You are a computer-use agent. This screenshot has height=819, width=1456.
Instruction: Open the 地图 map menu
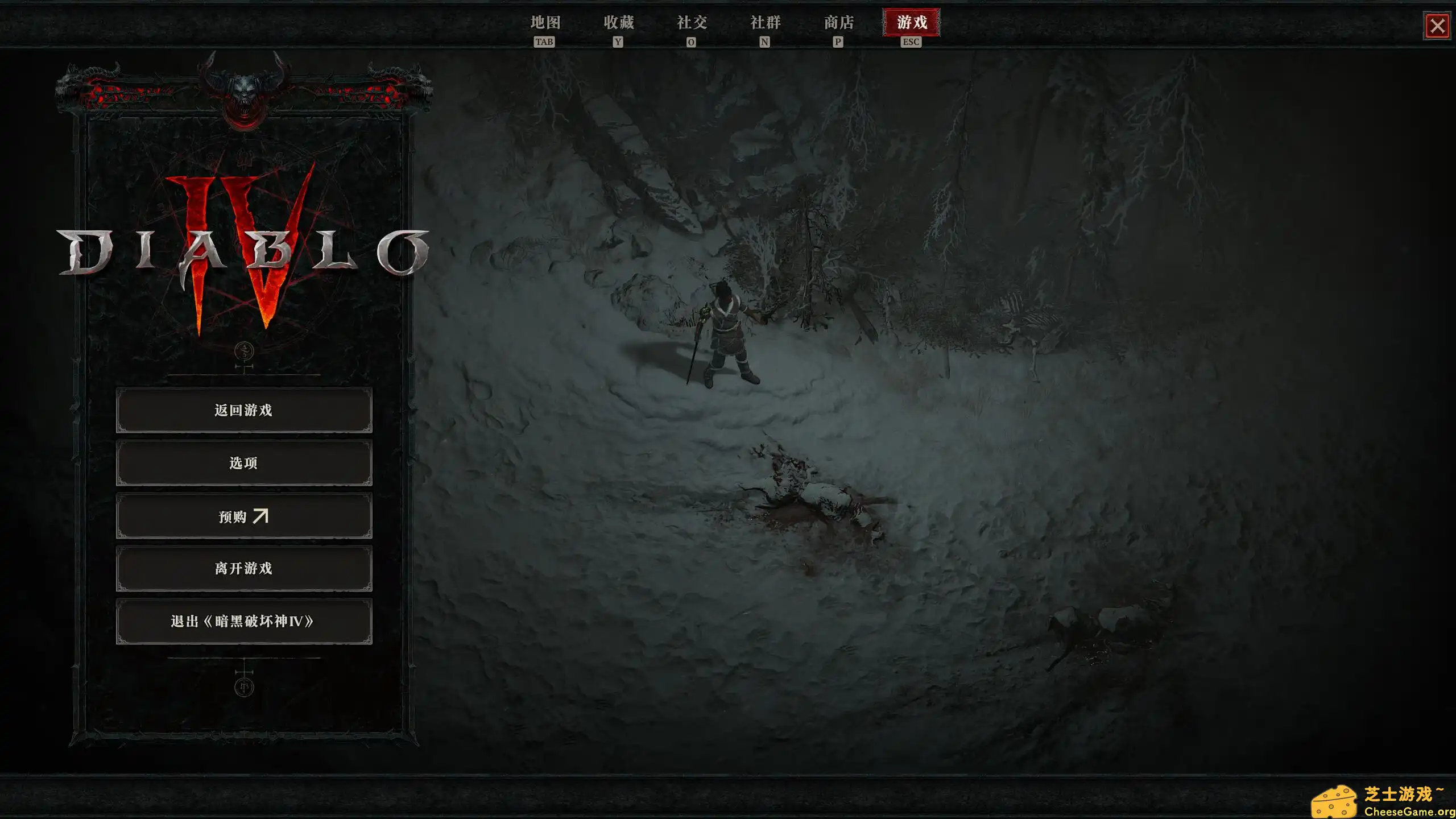546,23
